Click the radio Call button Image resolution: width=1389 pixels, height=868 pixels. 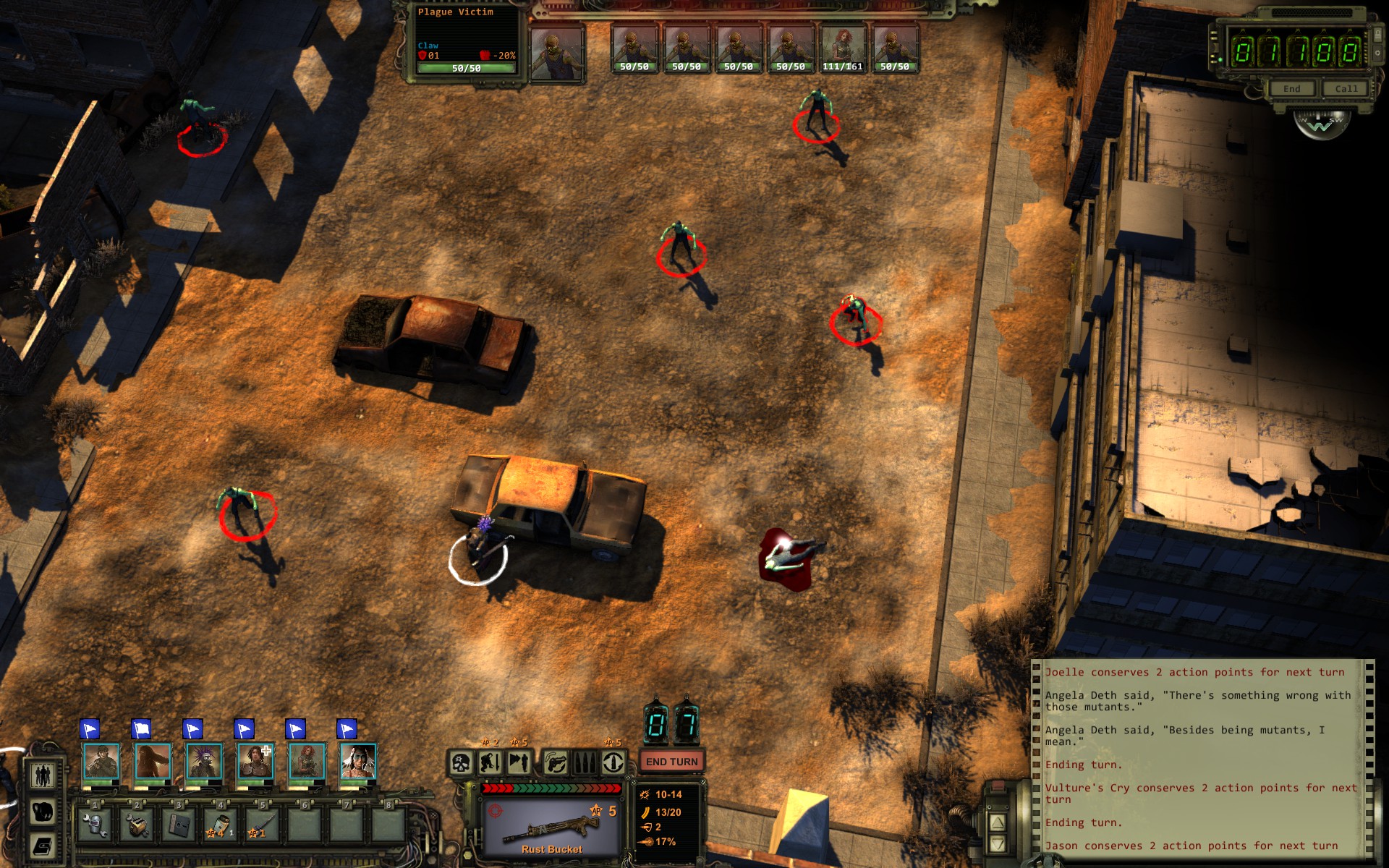click(1346, 89)
